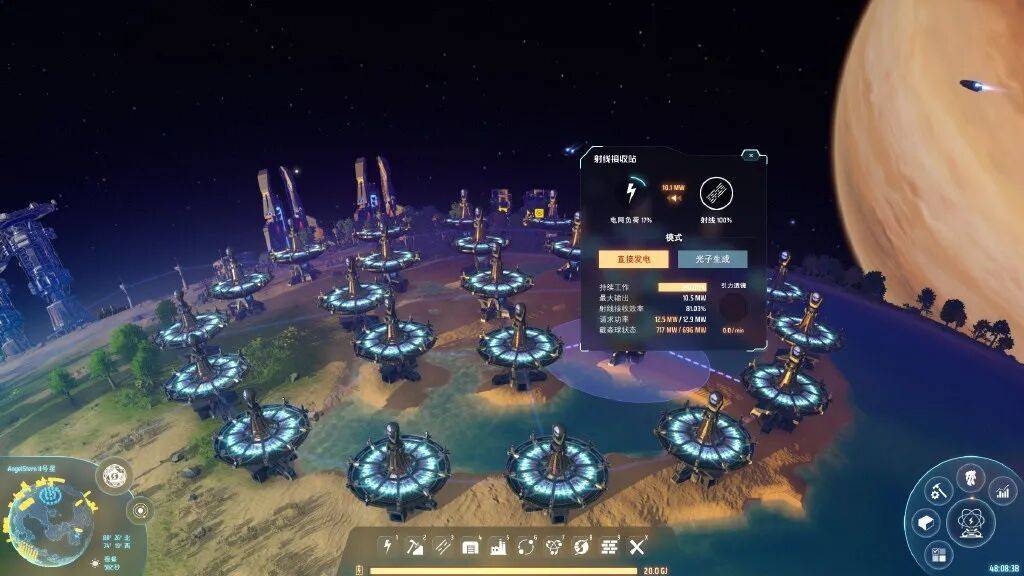Open the pickaxe mining build category
The image size is (1024, 576).
coord(416,546)
